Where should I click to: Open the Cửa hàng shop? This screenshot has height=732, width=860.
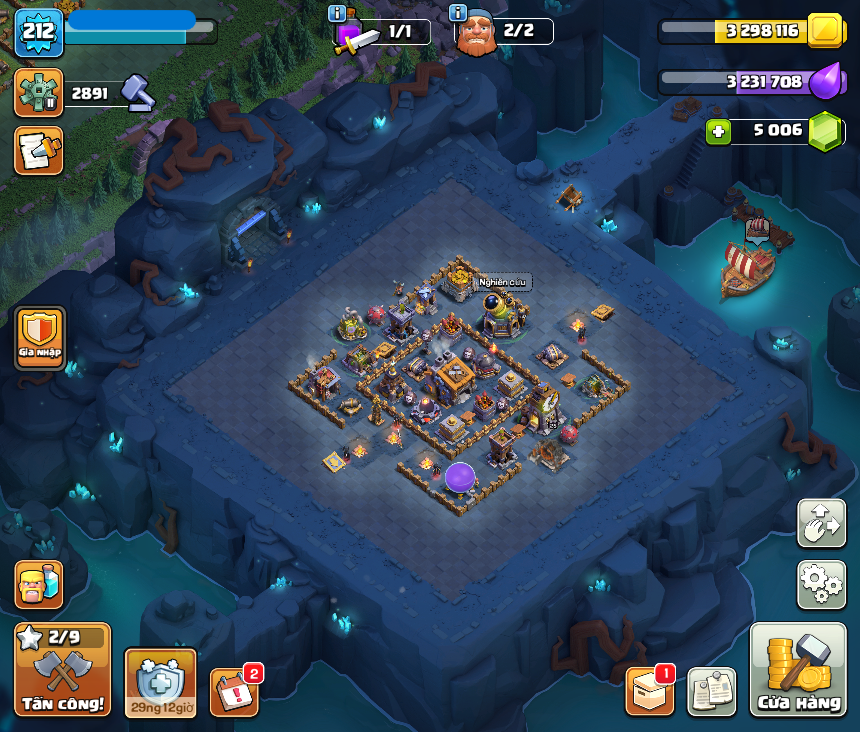[x=798, y=670]
